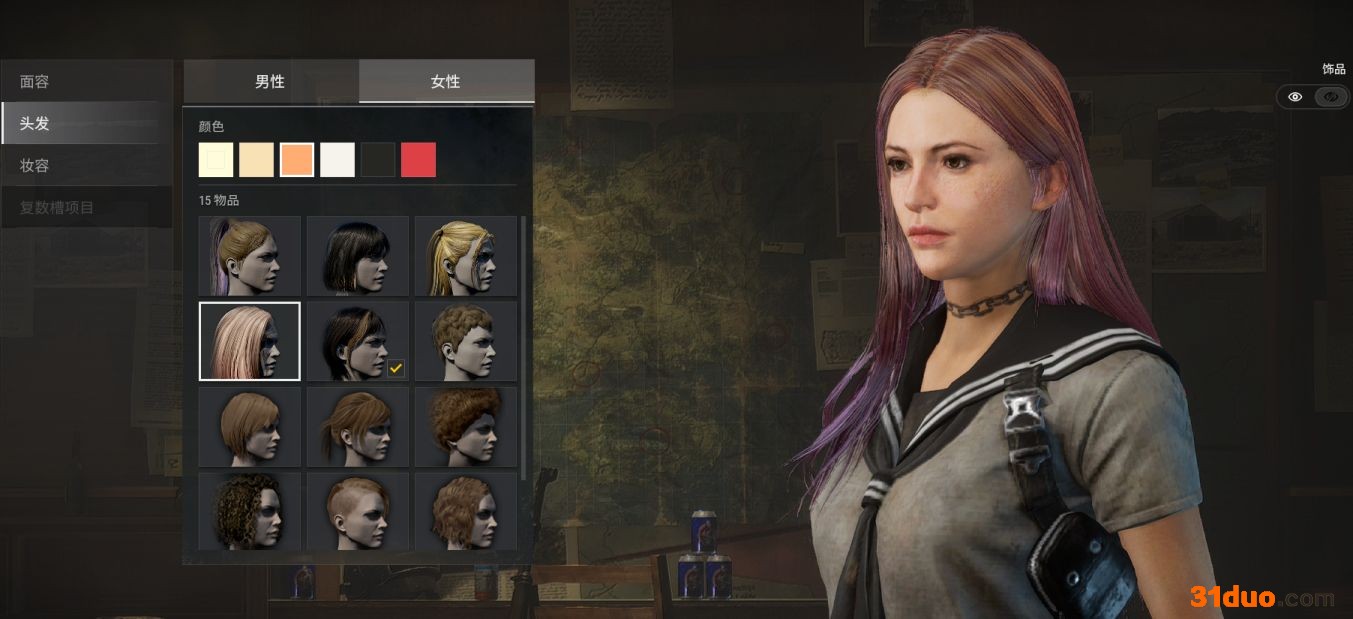Viewport: 1353px width, 619px height.
Task: Choose the 女性 tab
Action: click(446, 81)
